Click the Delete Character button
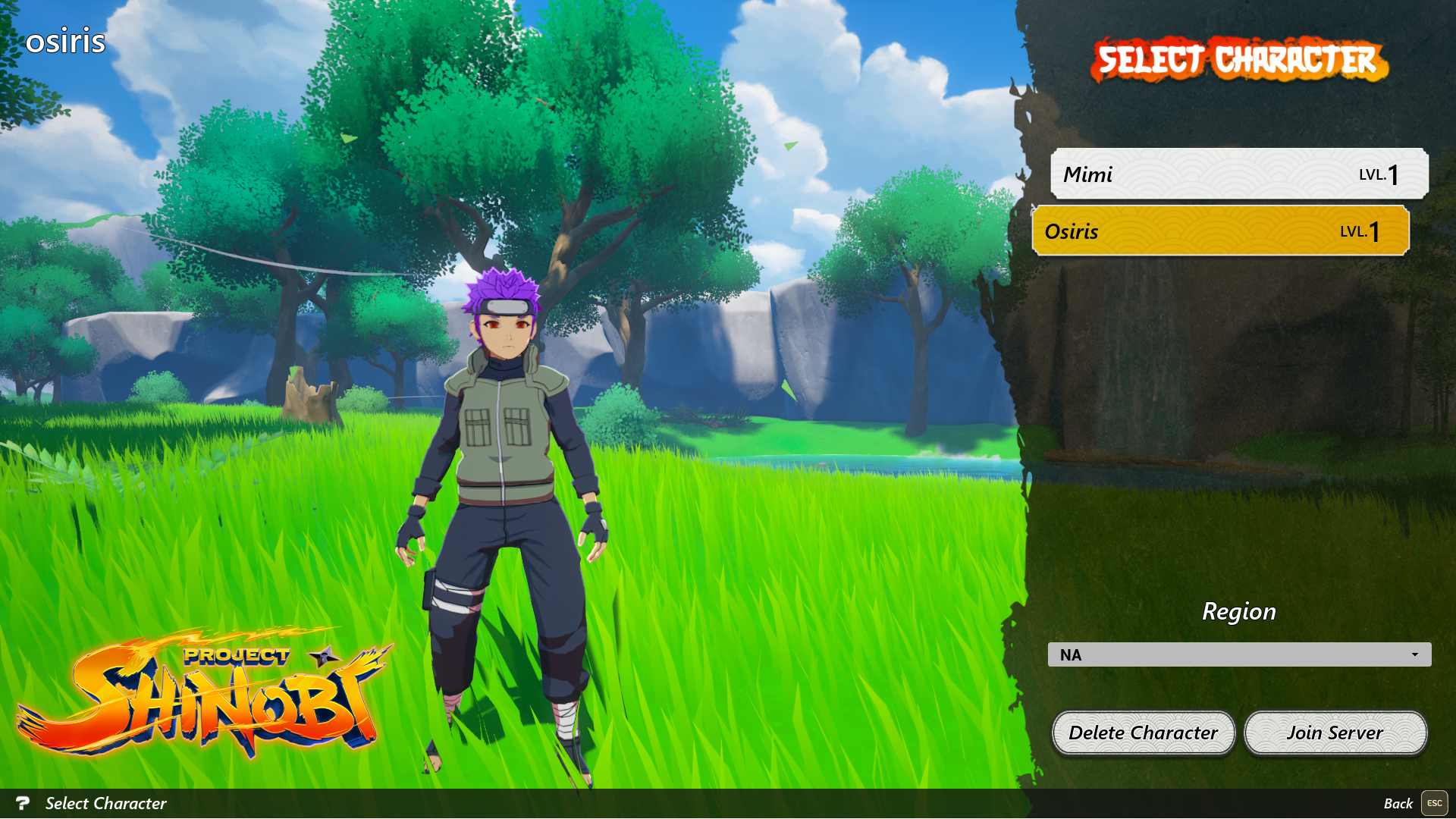This screenshot has height=819, width=1456. pos(1143,733)
